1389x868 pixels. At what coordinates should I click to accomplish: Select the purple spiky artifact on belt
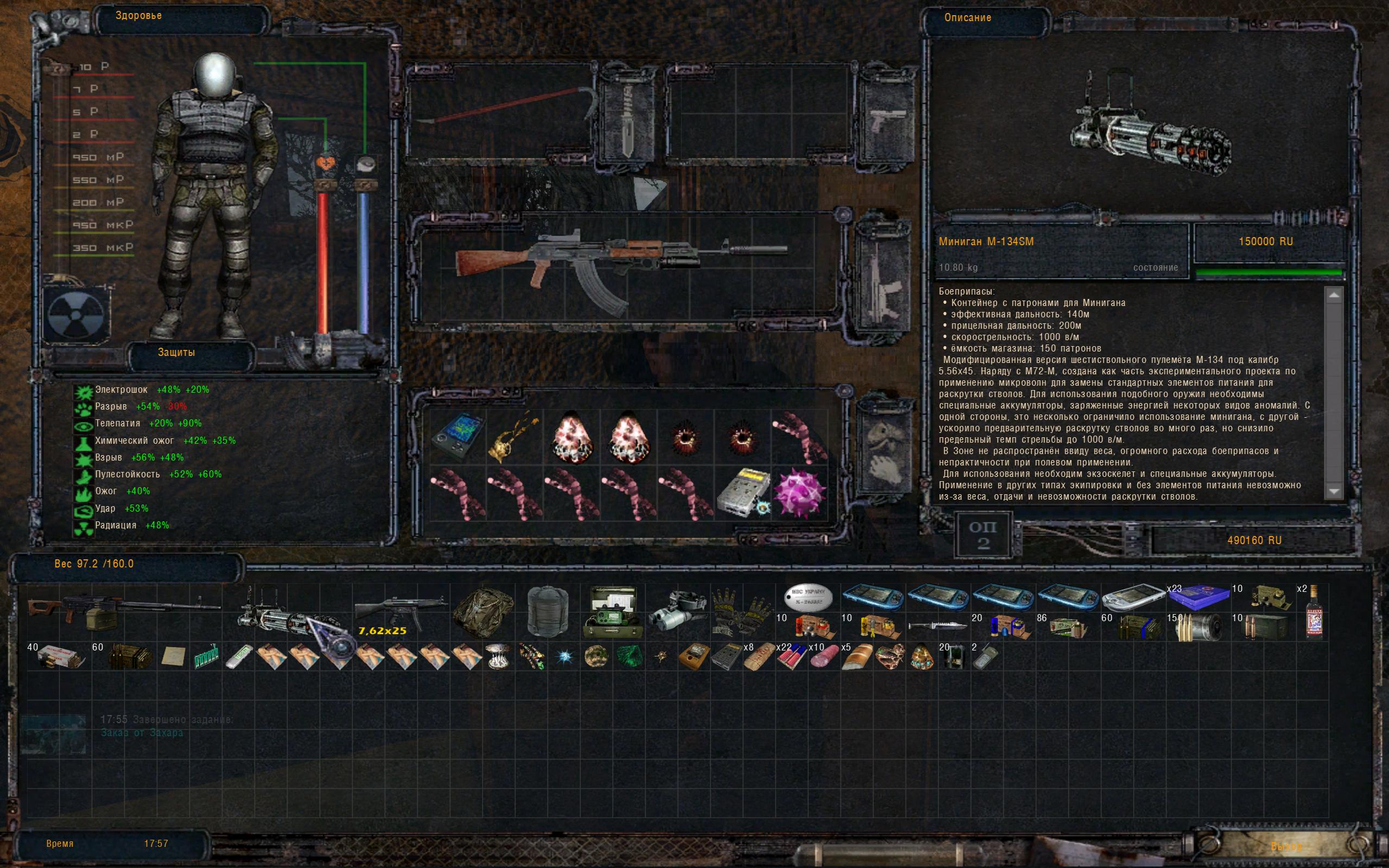[x=800, y=493]
